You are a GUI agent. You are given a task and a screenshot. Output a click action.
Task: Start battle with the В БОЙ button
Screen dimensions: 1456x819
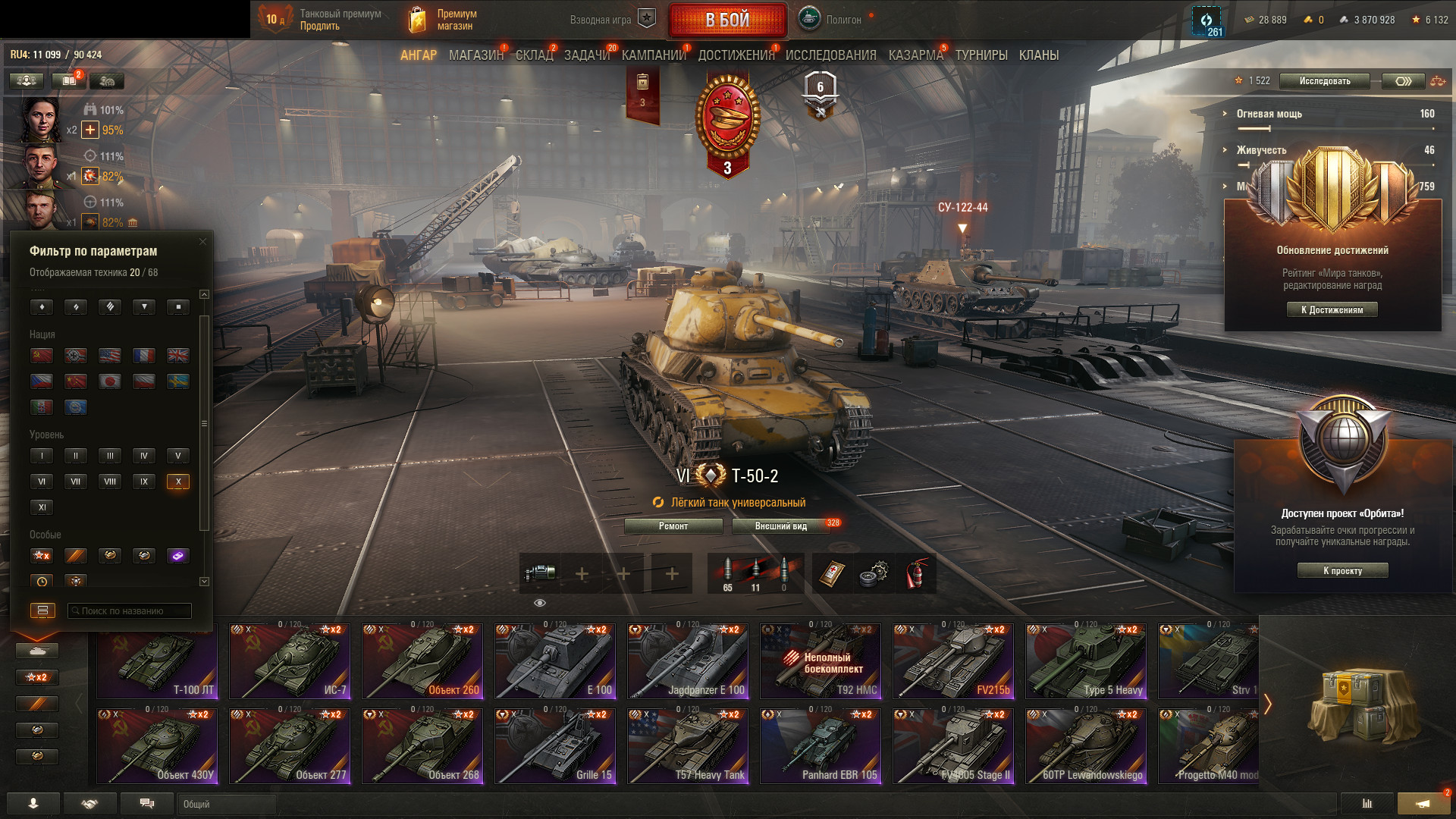727,20
